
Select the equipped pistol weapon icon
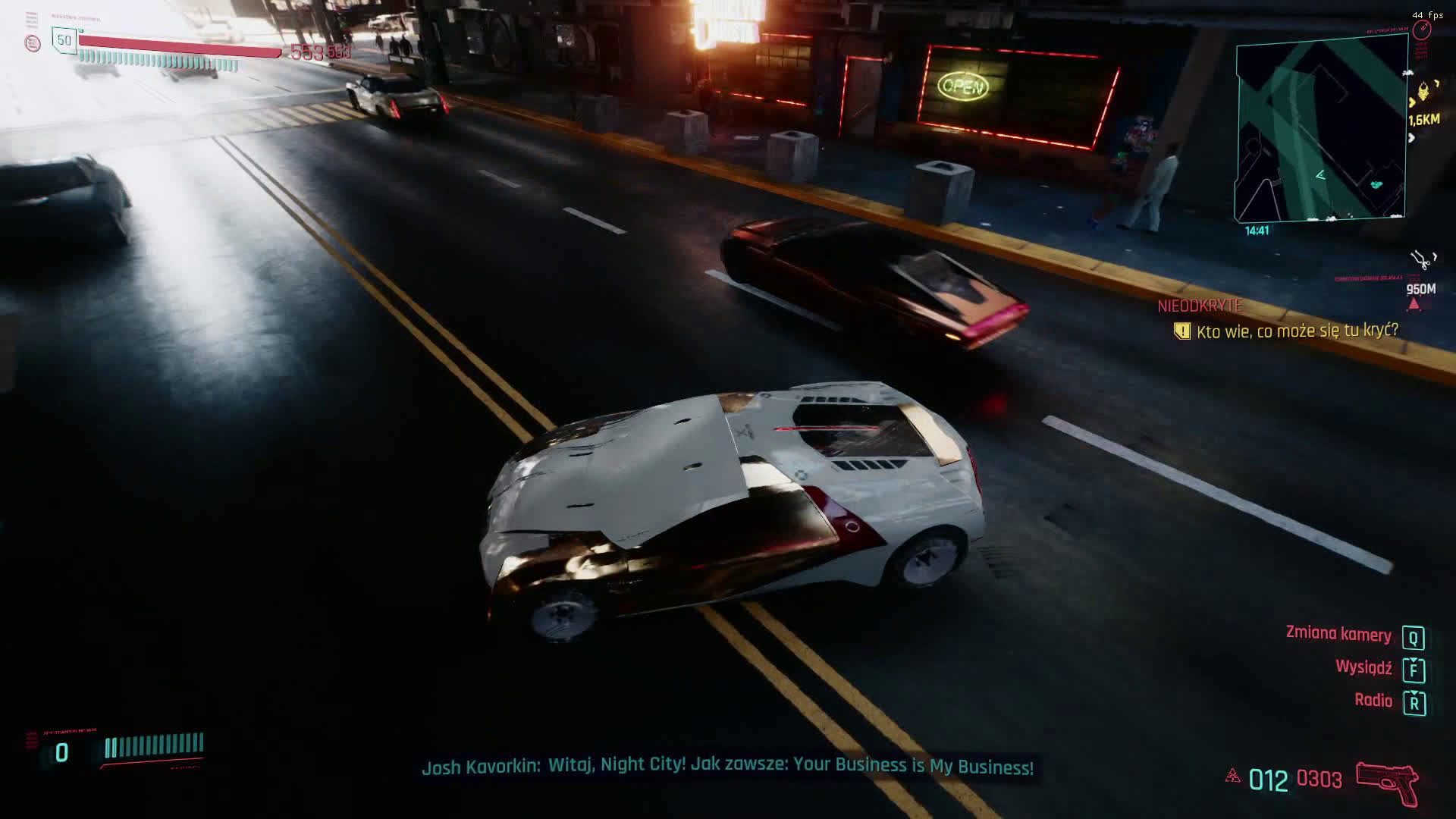[1387, 782]
